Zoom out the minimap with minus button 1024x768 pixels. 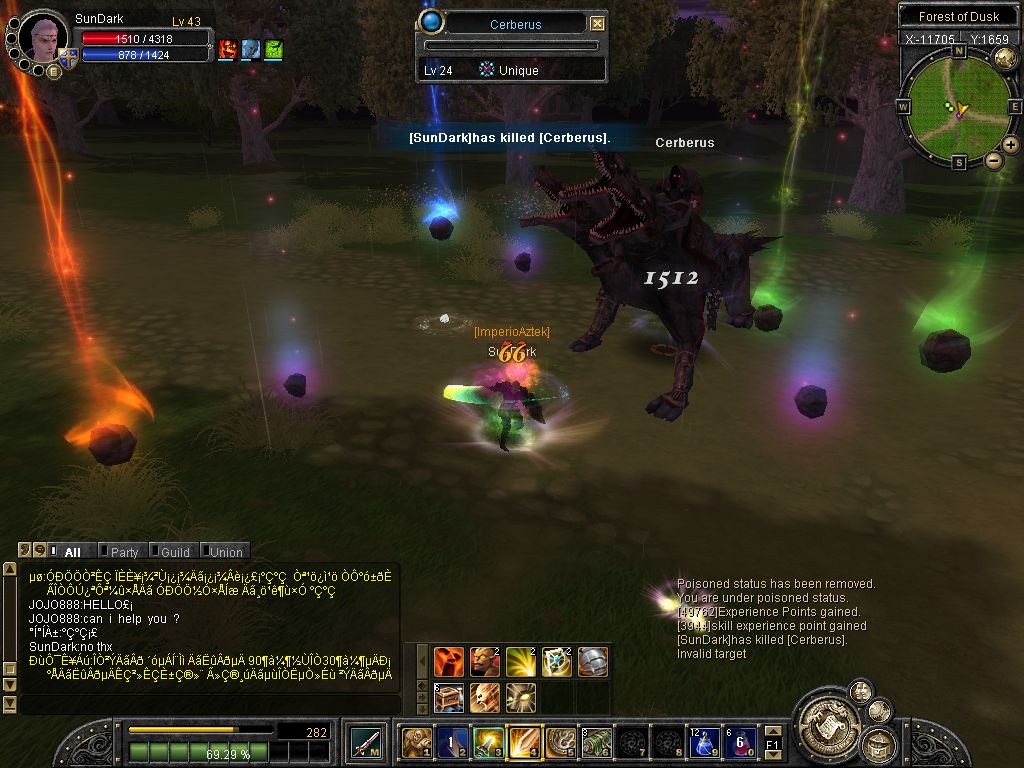point(994,160)
